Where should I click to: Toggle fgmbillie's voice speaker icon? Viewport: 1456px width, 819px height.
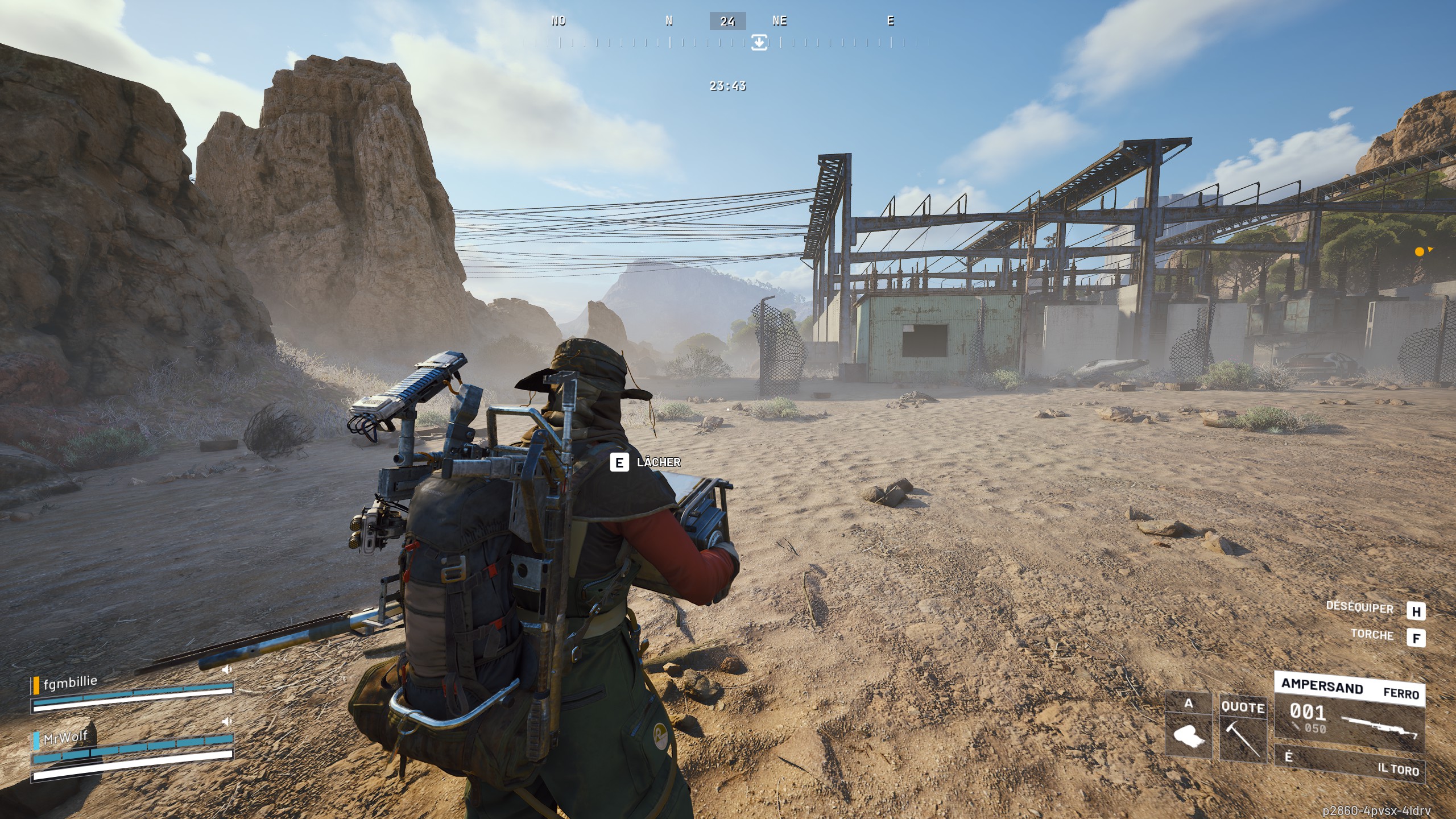click(226, 669)
